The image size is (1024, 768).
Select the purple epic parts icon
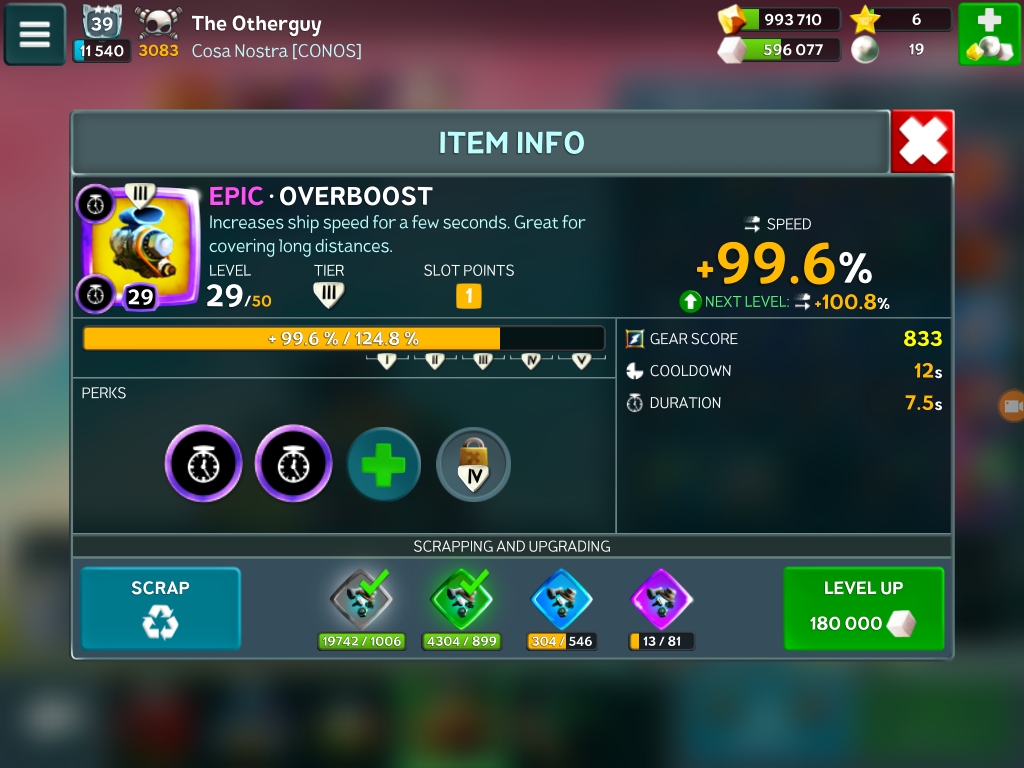661,600
